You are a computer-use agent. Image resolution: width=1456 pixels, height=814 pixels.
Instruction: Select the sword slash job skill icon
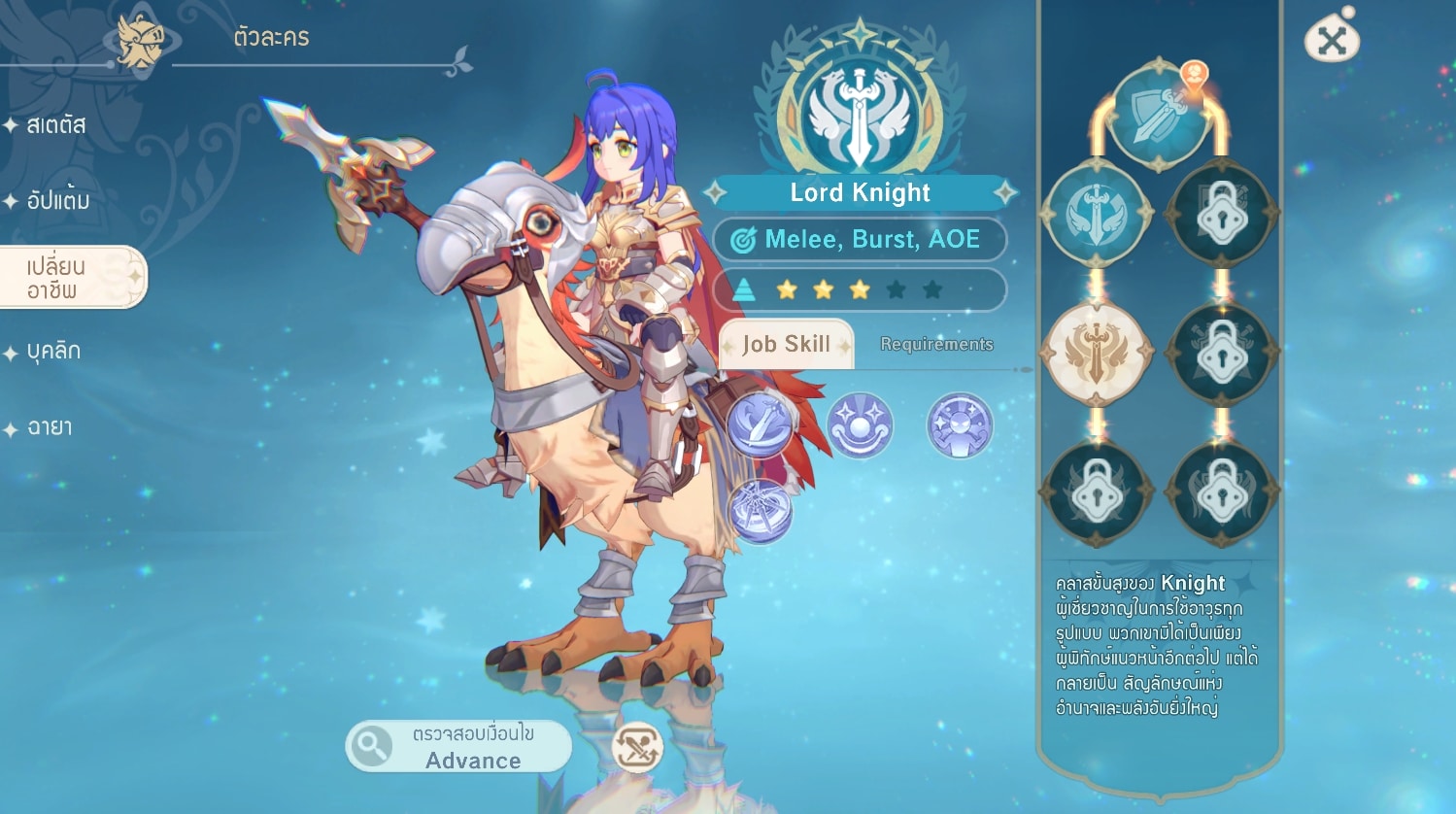(760, 425)
